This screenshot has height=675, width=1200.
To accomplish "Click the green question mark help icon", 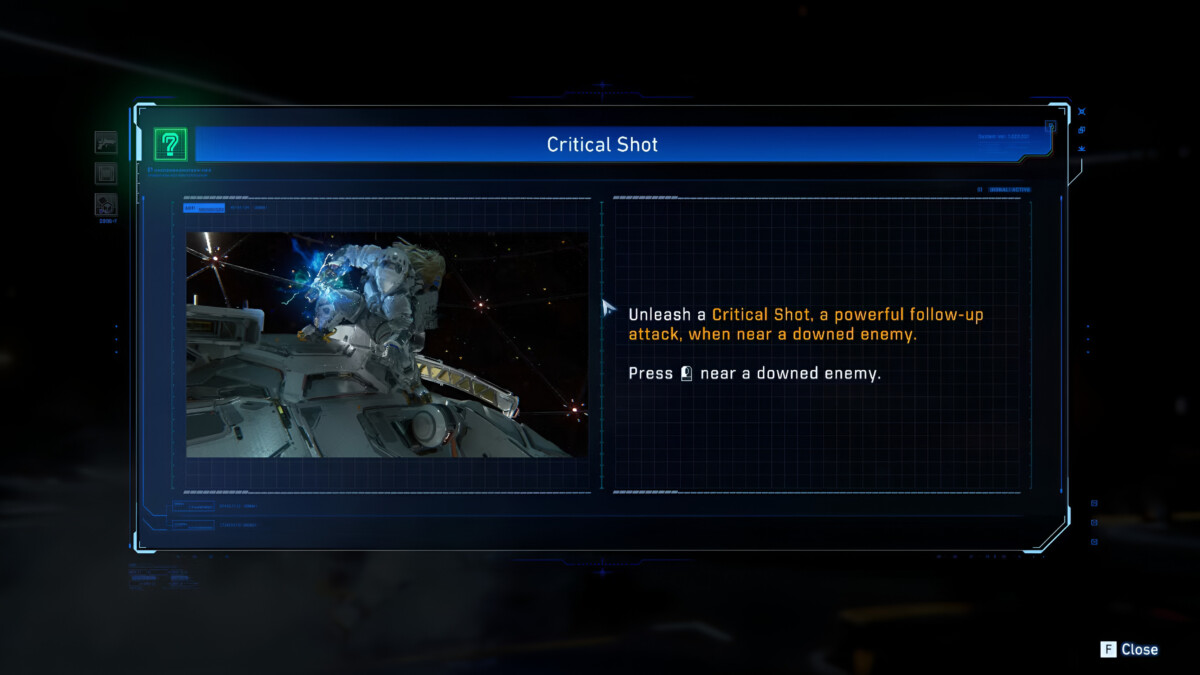I will click(x=171, y=144).
